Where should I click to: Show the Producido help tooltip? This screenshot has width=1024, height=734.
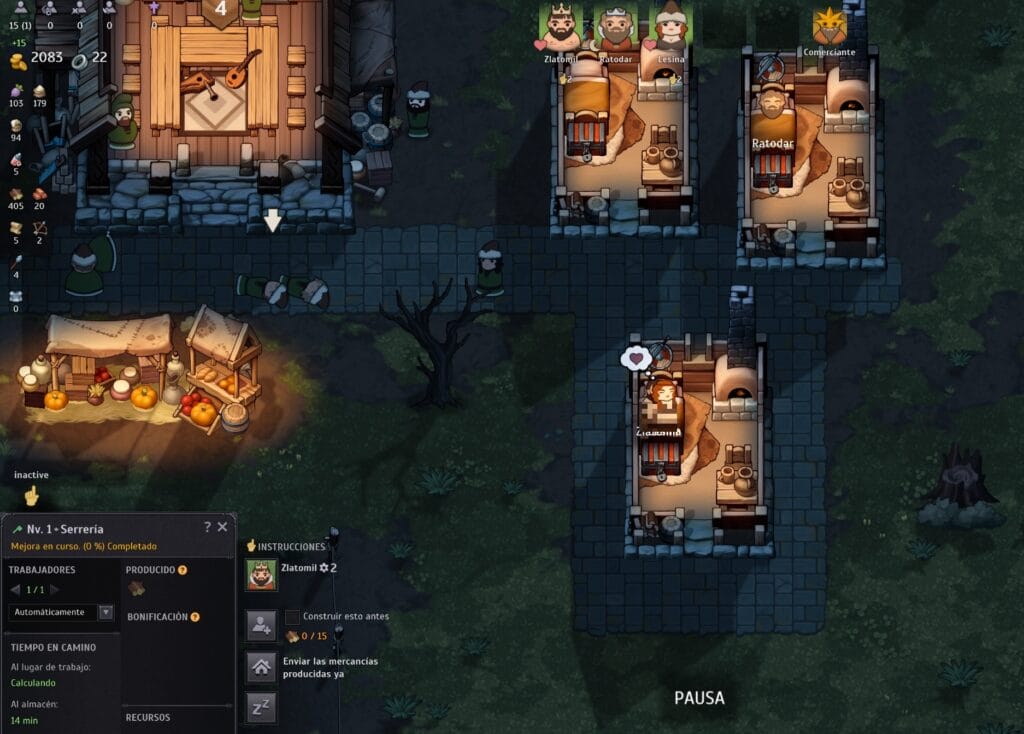[x=183, y=570]
